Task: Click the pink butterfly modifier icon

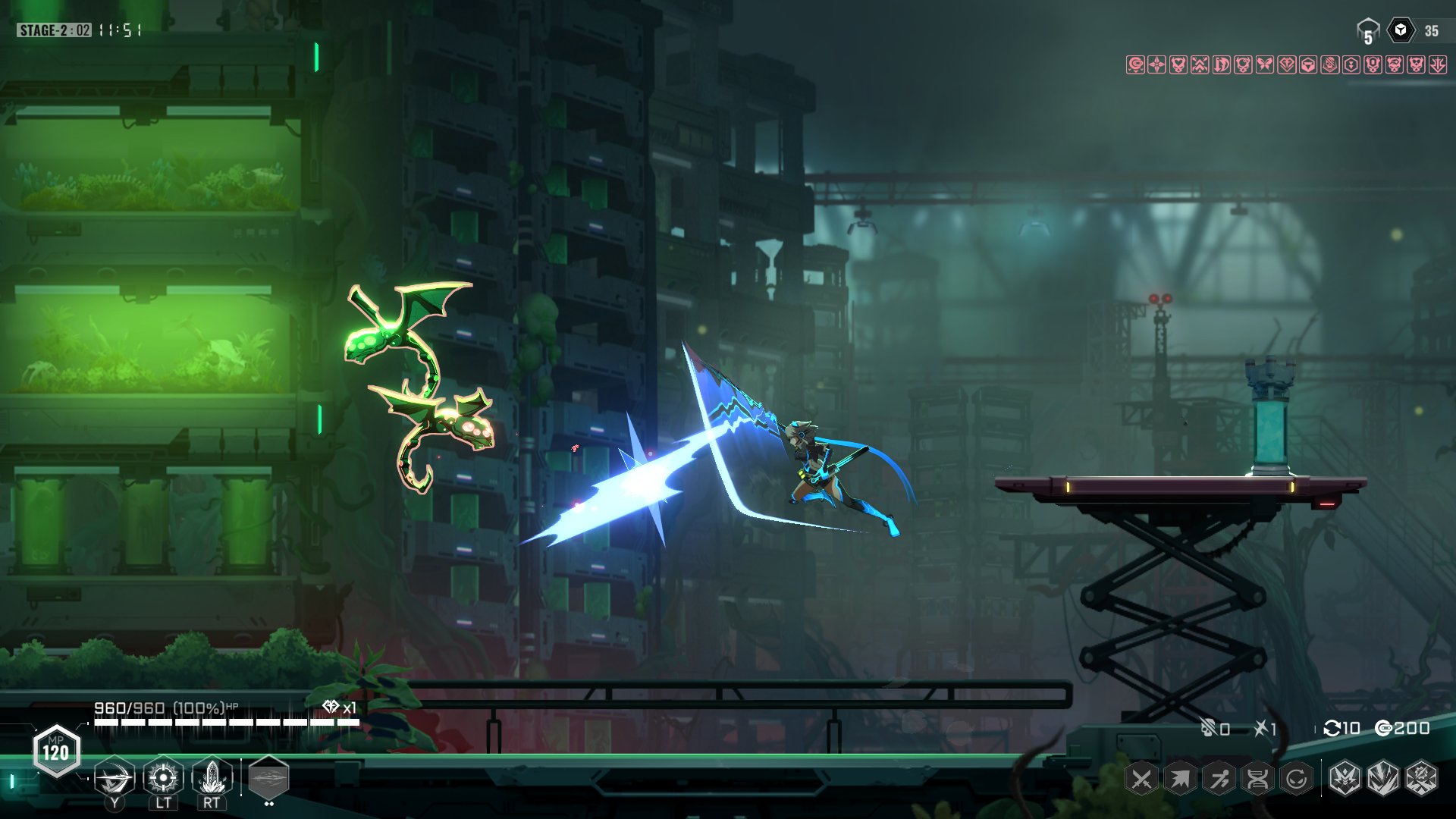Action: coord(1265,64)
